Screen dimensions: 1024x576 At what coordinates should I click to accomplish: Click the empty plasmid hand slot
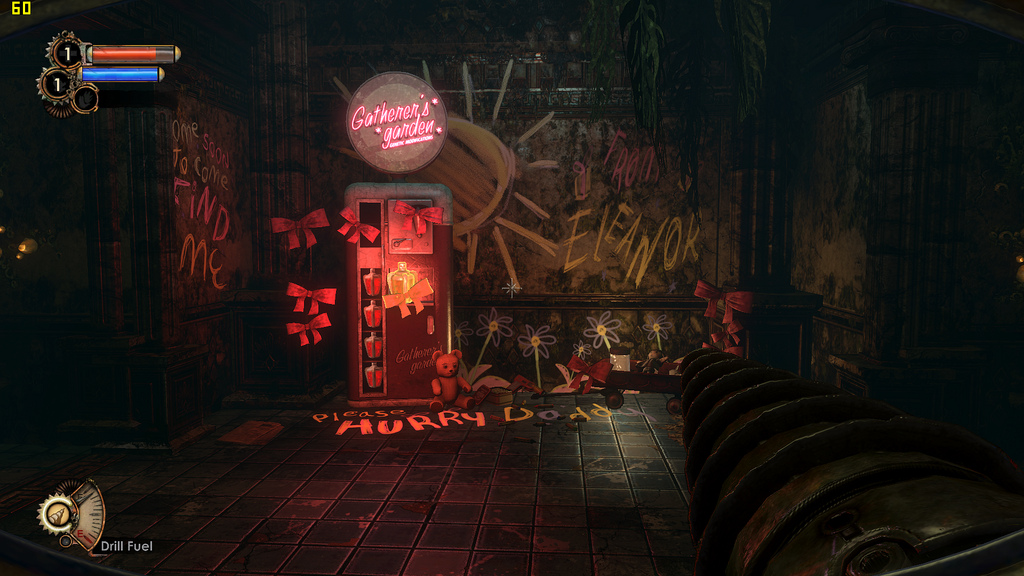[x=85, y=98]
